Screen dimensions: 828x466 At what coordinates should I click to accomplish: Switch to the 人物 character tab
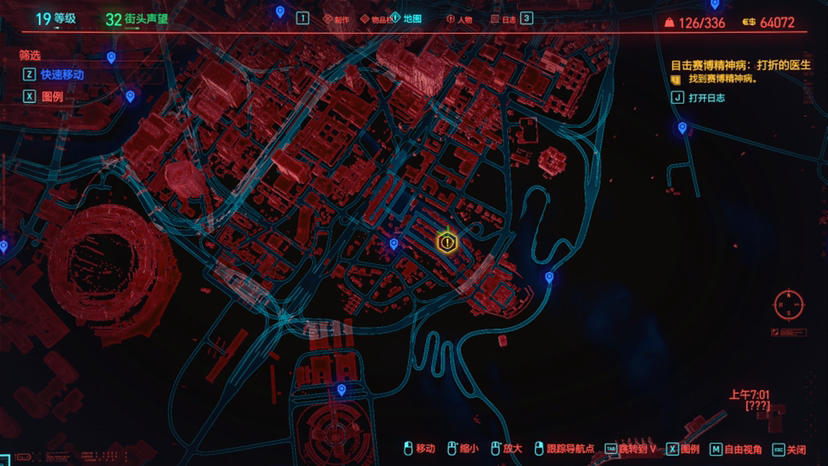pyautogui.click(x=459, y=18)
